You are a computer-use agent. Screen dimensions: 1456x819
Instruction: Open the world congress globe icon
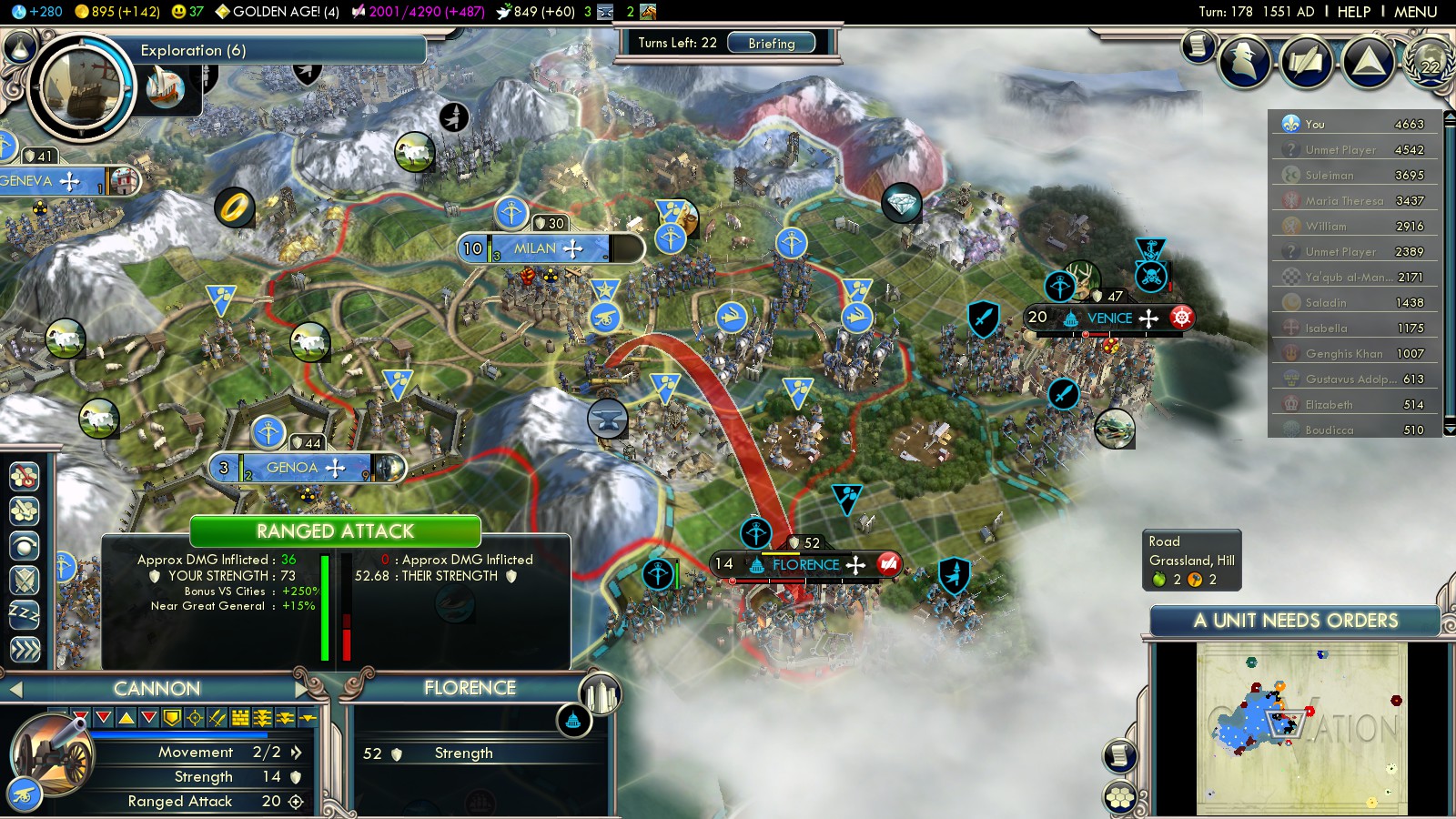click(x=1431, y=61)
